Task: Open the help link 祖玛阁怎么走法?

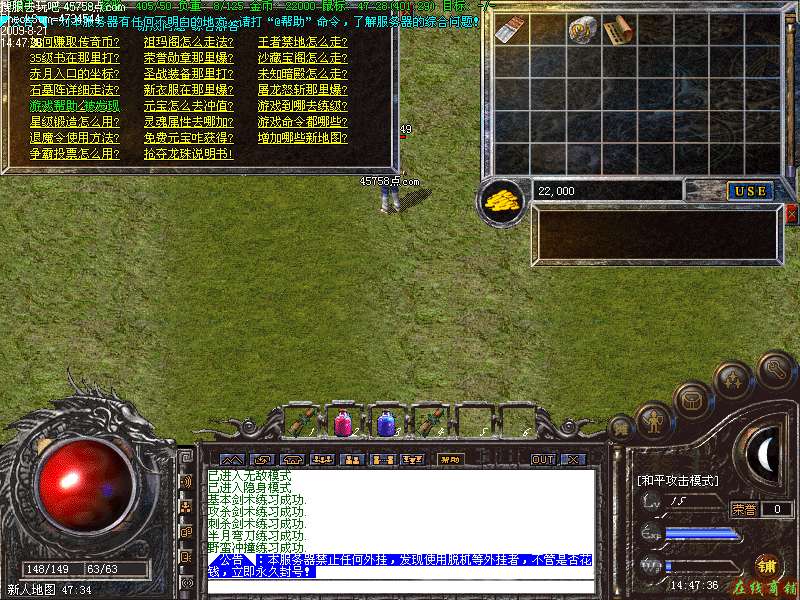Action: [x=188, y=42]
